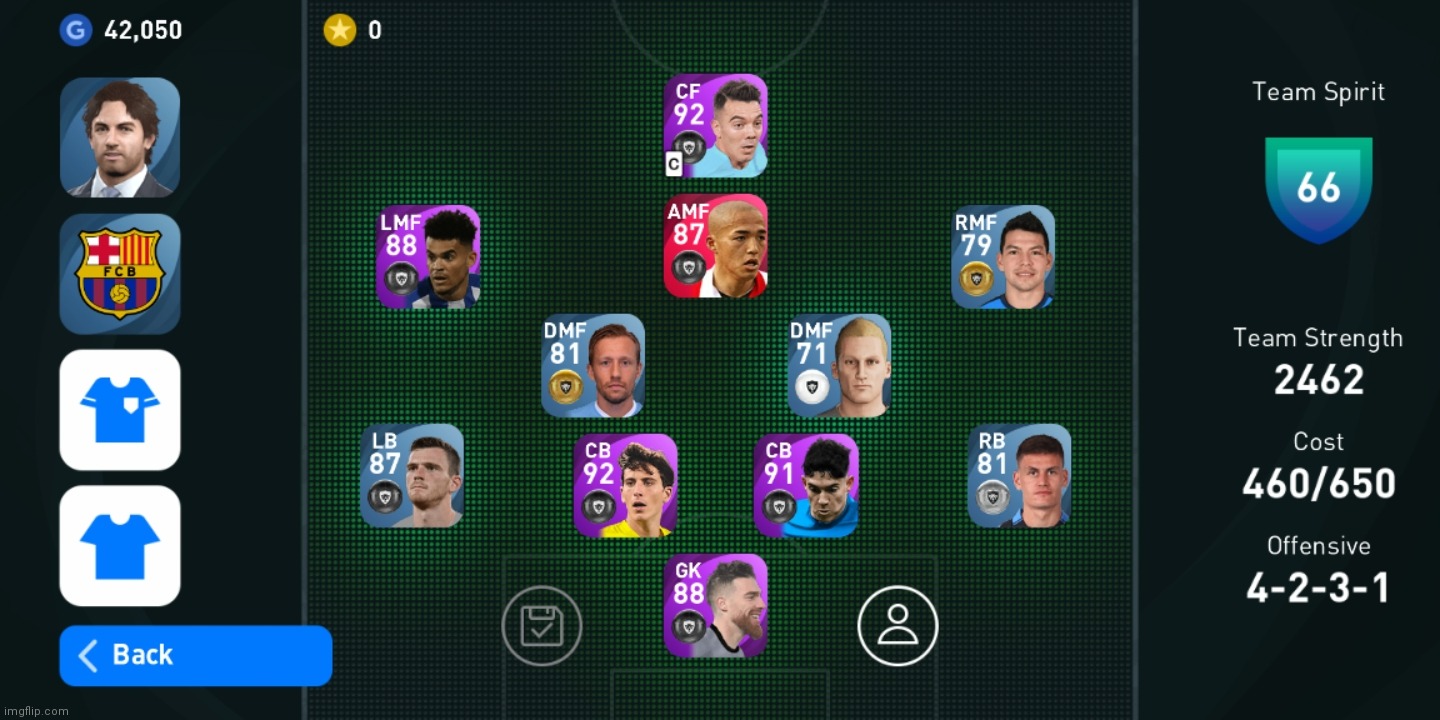The height and width of the screenshot is (720, 1440).
Task: Select the AMF 87 player card
Action: click(x=716, y=246)
